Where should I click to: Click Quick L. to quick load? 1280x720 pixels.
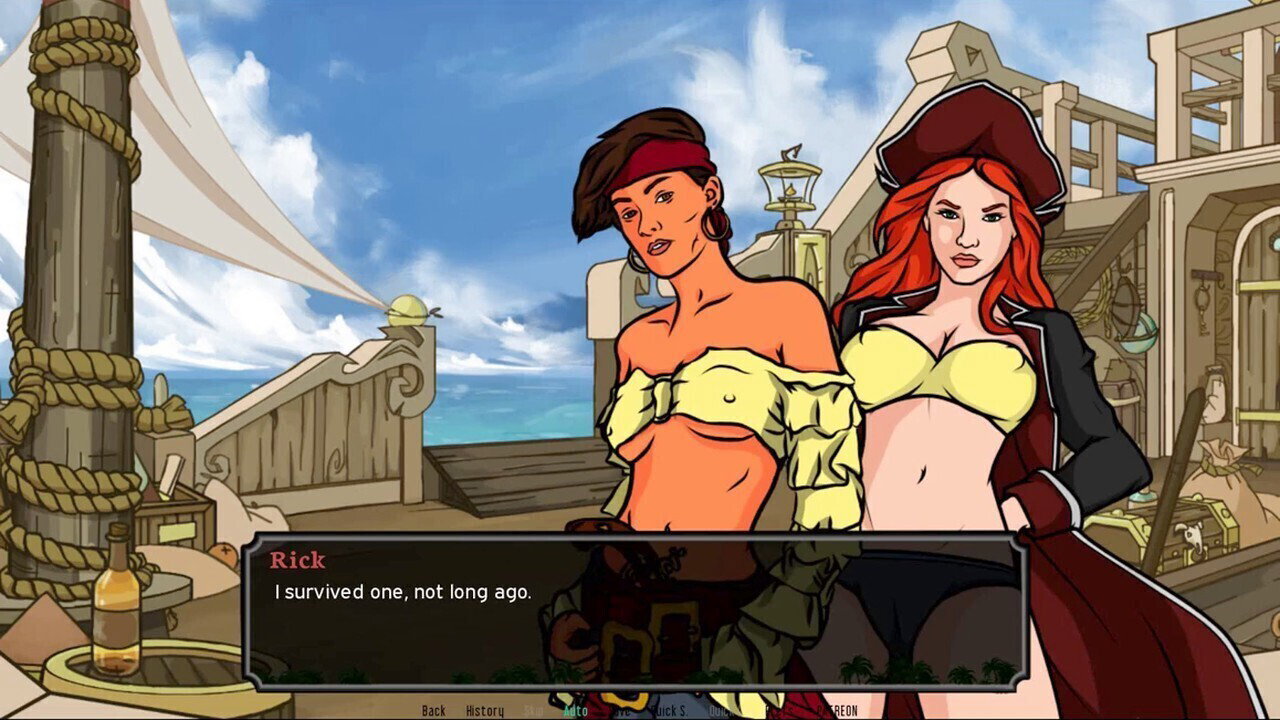point(720,711)
